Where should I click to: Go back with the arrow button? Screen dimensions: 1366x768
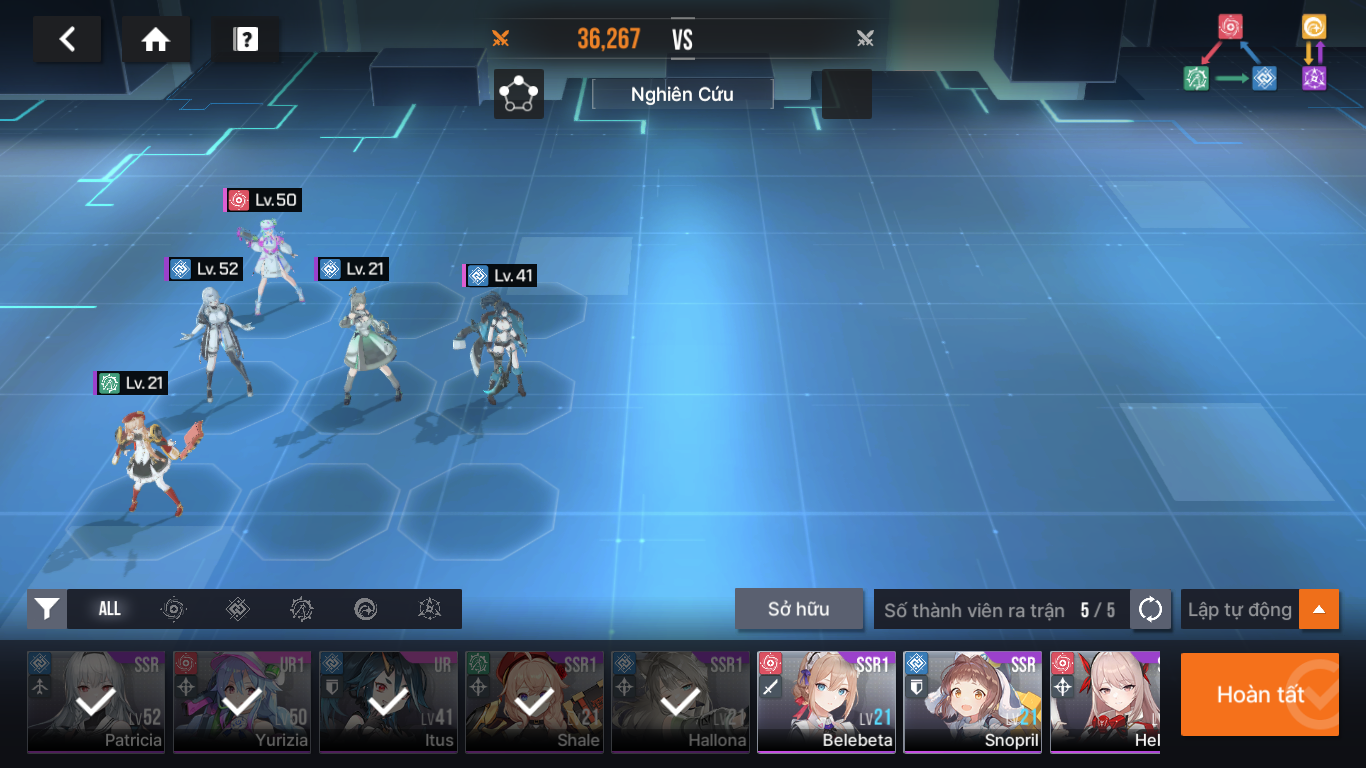click(67, 40)
